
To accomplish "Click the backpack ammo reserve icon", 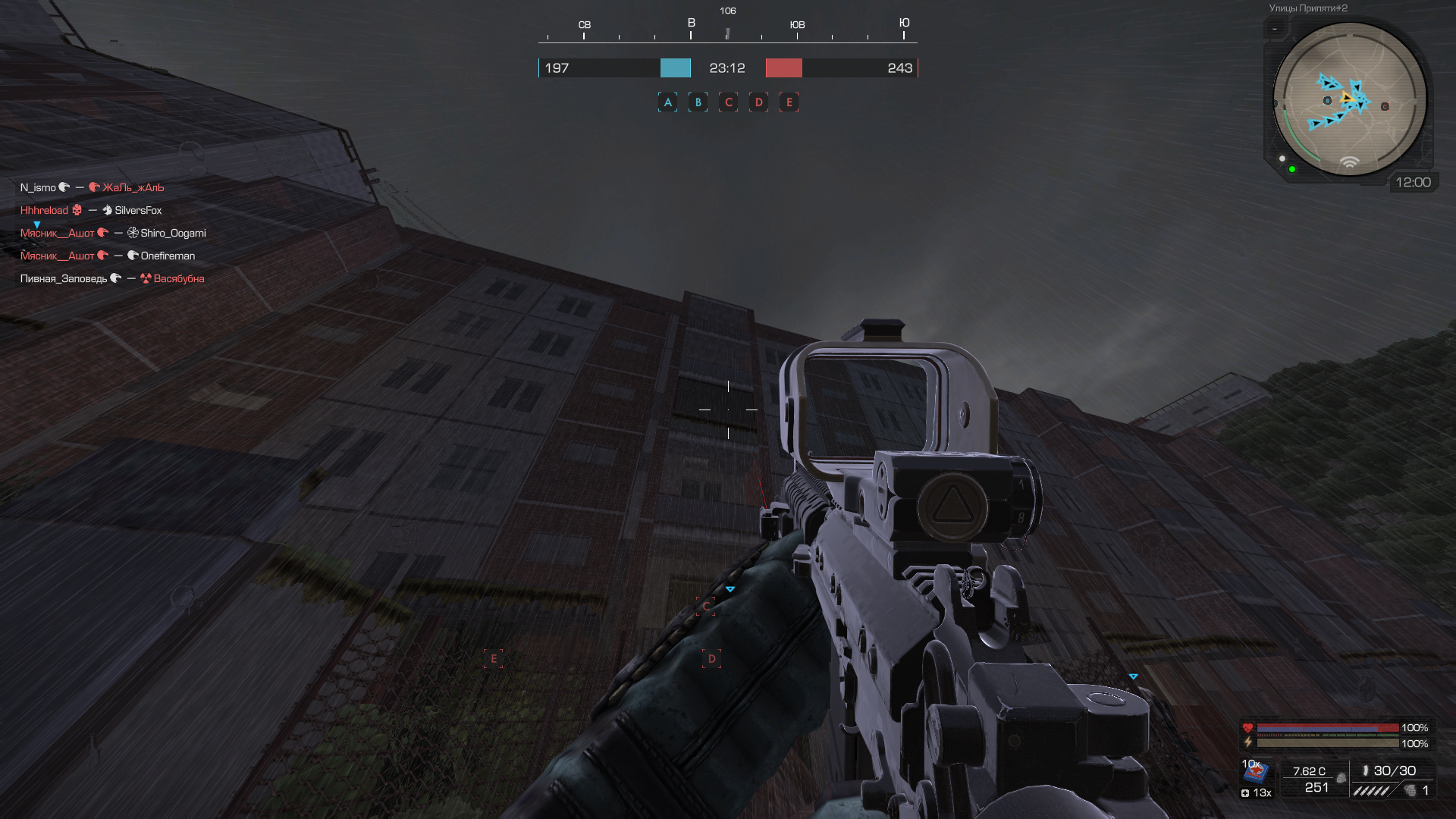I will [1341, 778].
